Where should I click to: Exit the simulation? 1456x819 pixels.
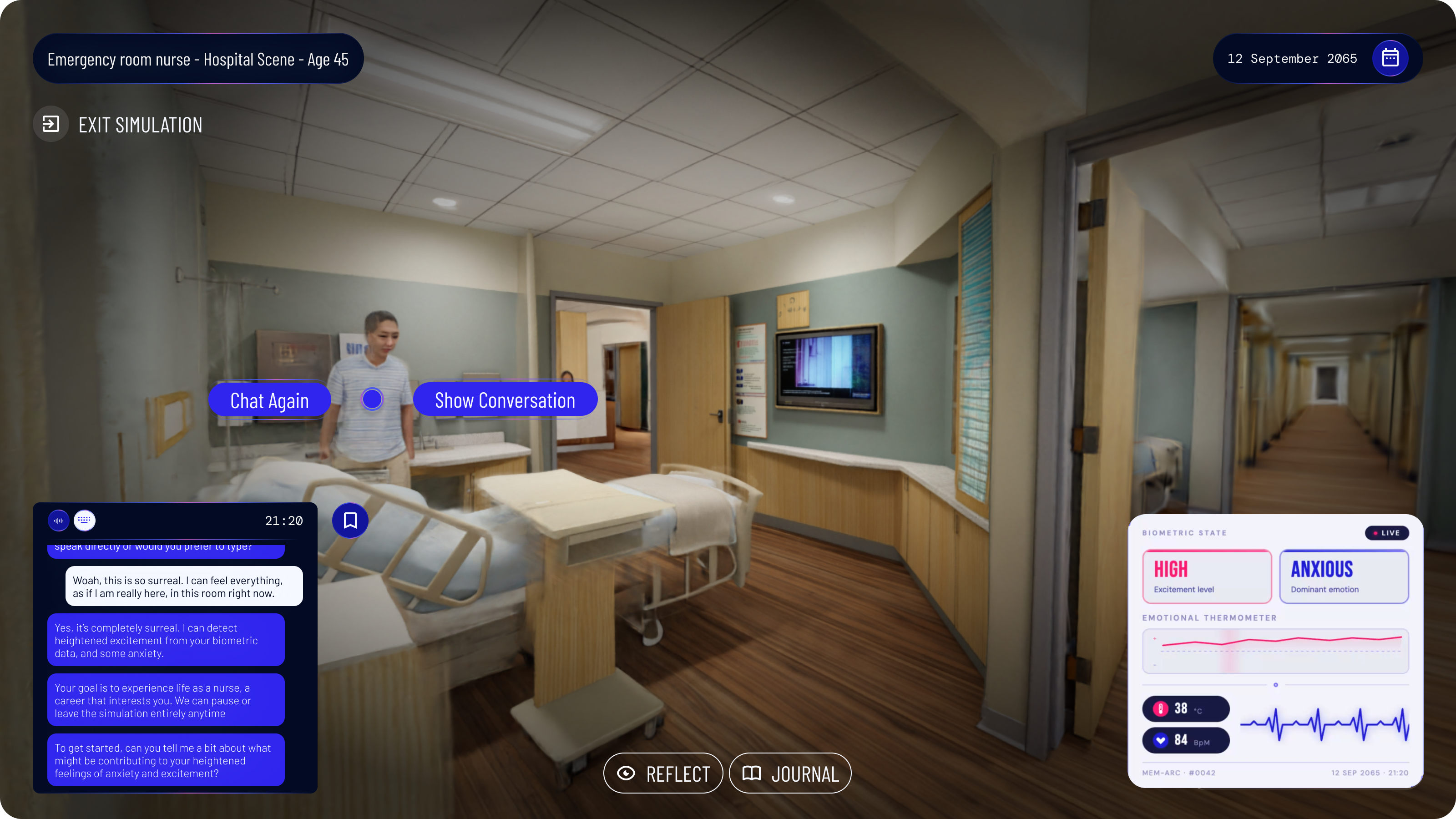click(x=118, y=124)
